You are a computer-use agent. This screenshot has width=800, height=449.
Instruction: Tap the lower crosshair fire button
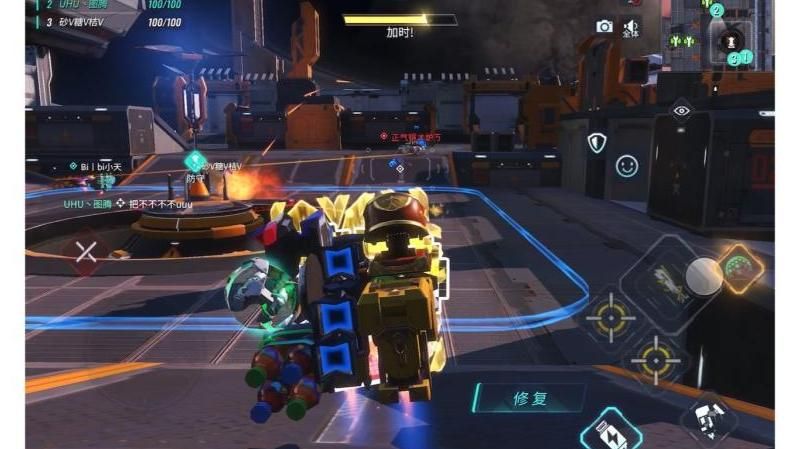656,359
